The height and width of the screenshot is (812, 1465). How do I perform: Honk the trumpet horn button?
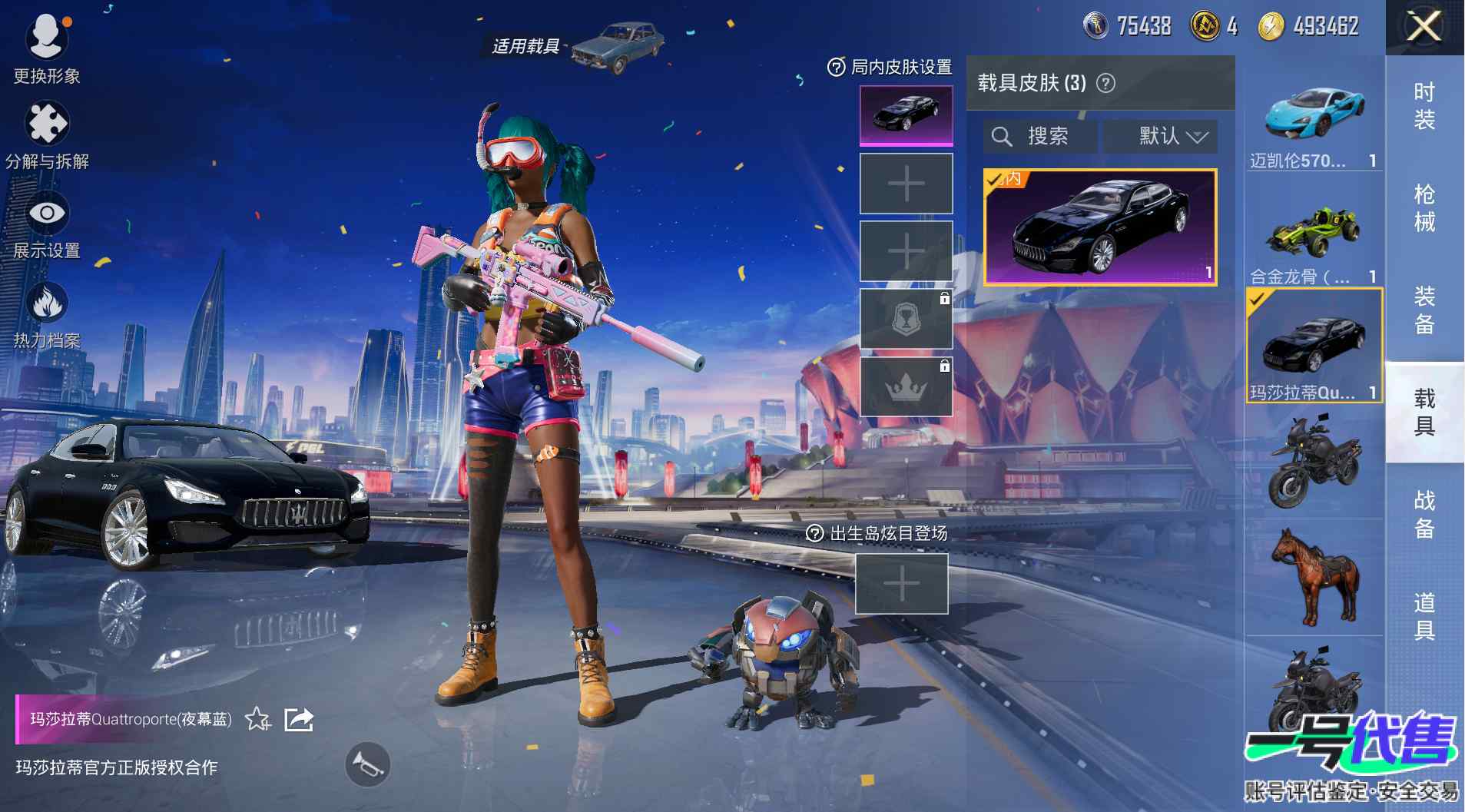click(367, 764)
